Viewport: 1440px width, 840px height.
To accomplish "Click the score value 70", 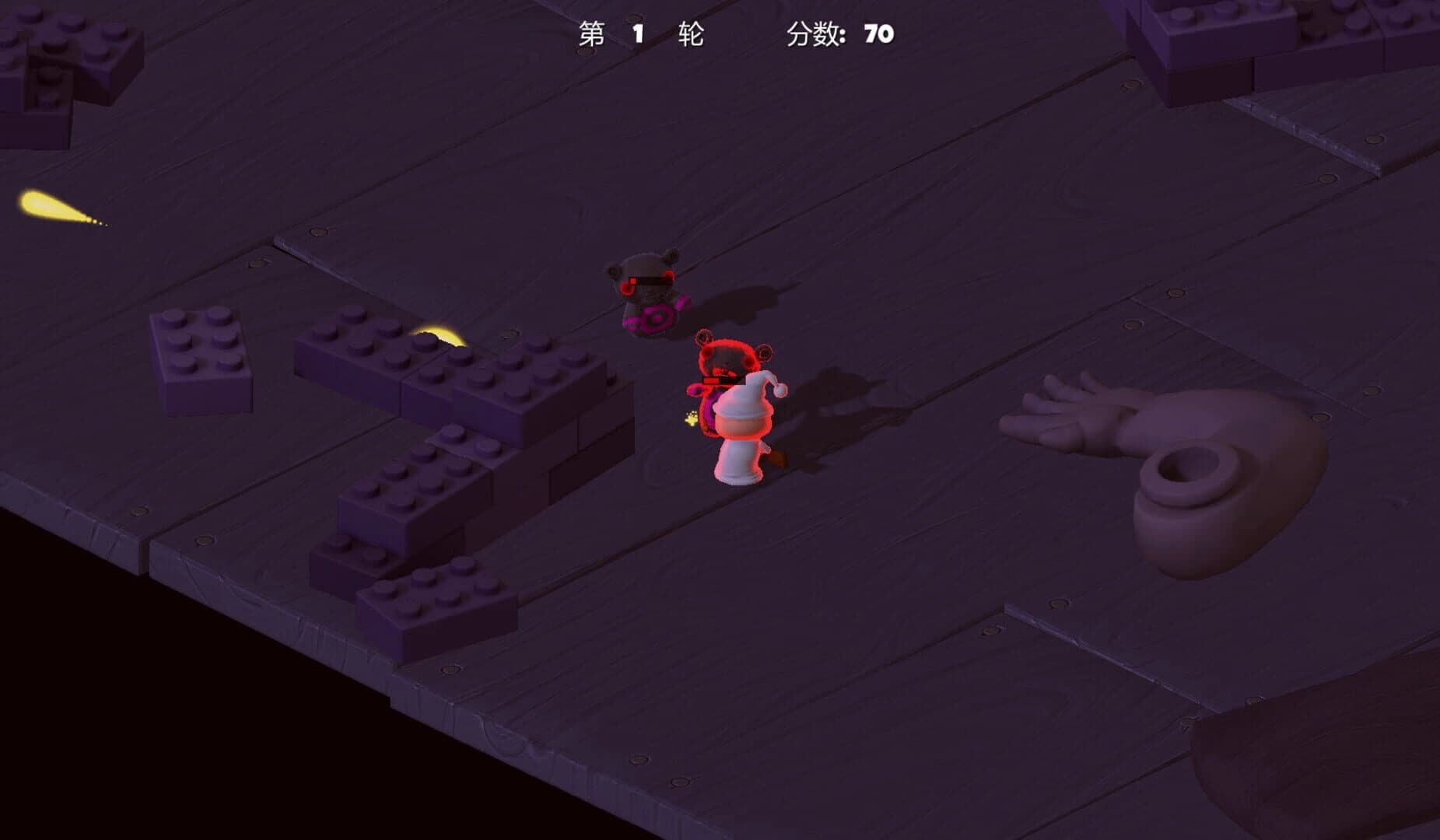I will click(875, 34).
